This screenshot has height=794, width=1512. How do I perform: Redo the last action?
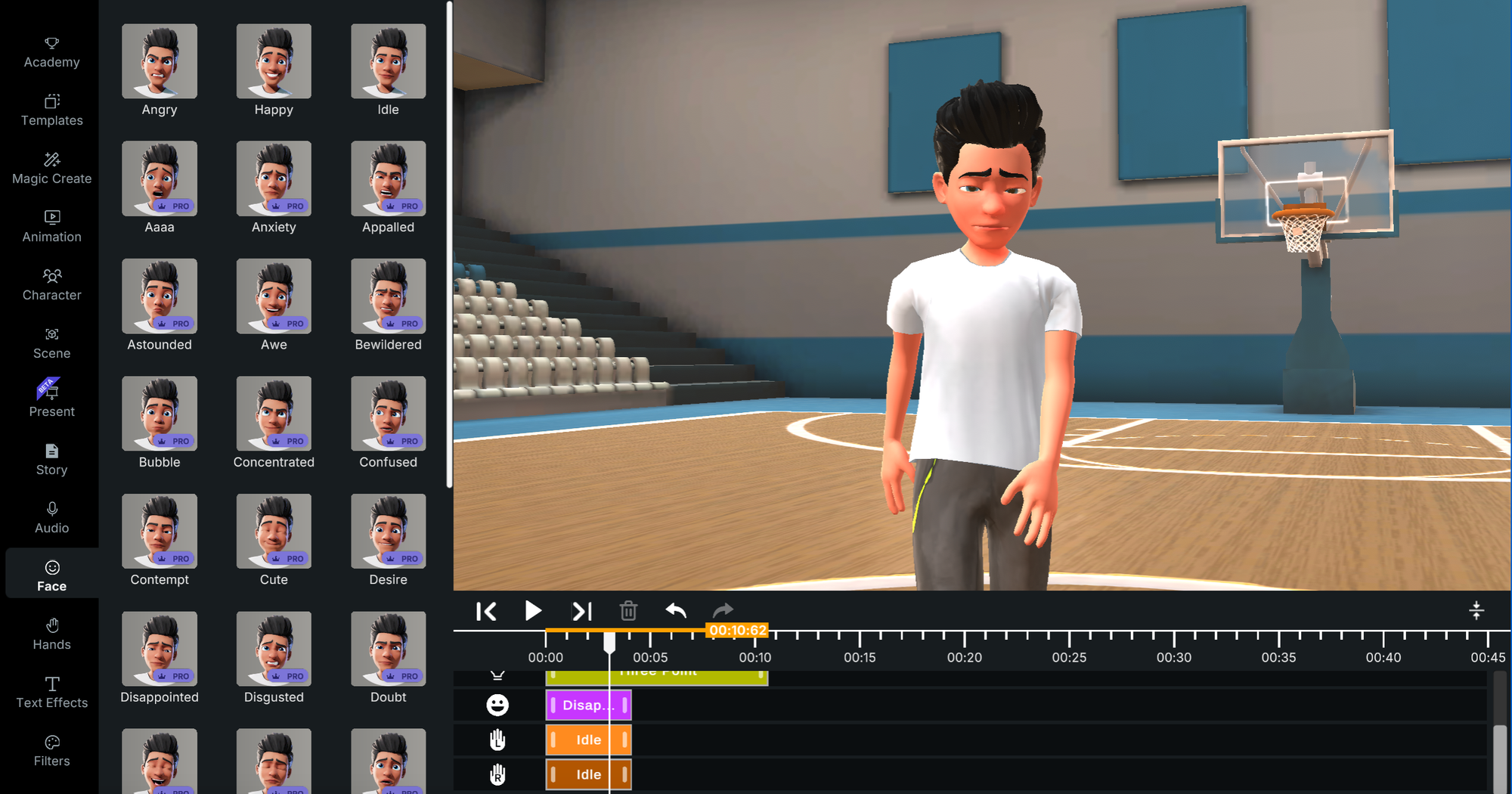722,611
